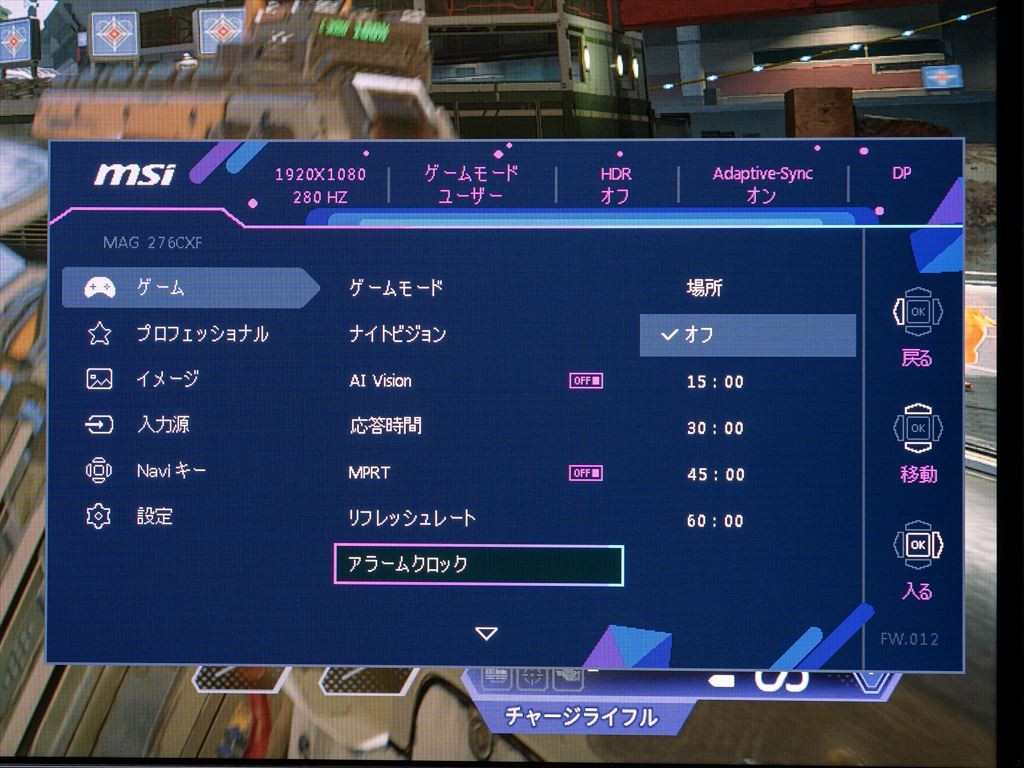Select the ゲームモード menu entry
Viewport: 1024px width, 768px height.
(396, 288)
